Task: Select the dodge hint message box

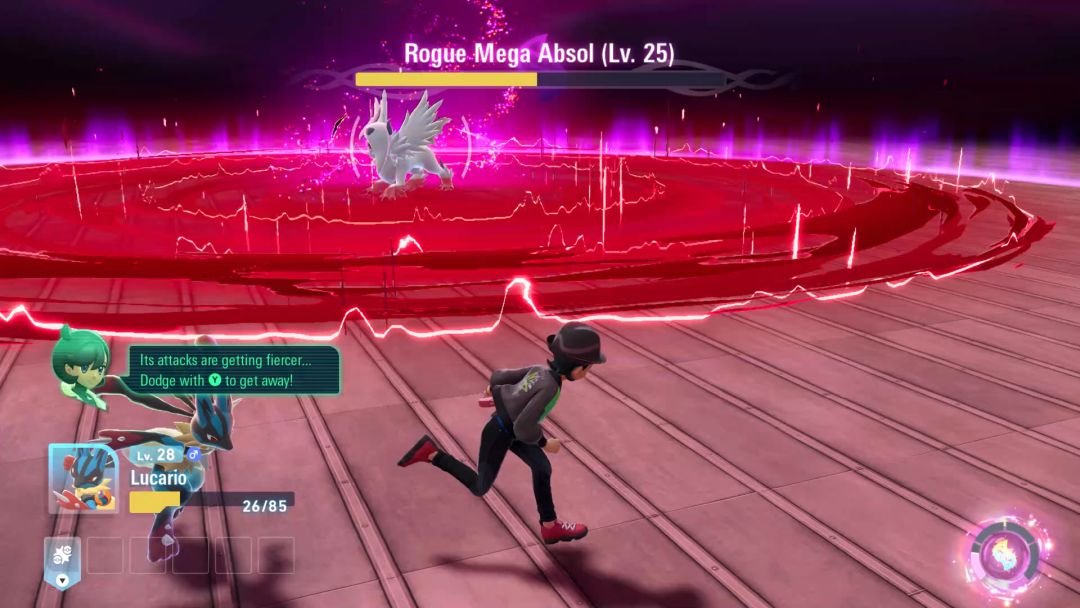Action: click(x=234, y=370)
